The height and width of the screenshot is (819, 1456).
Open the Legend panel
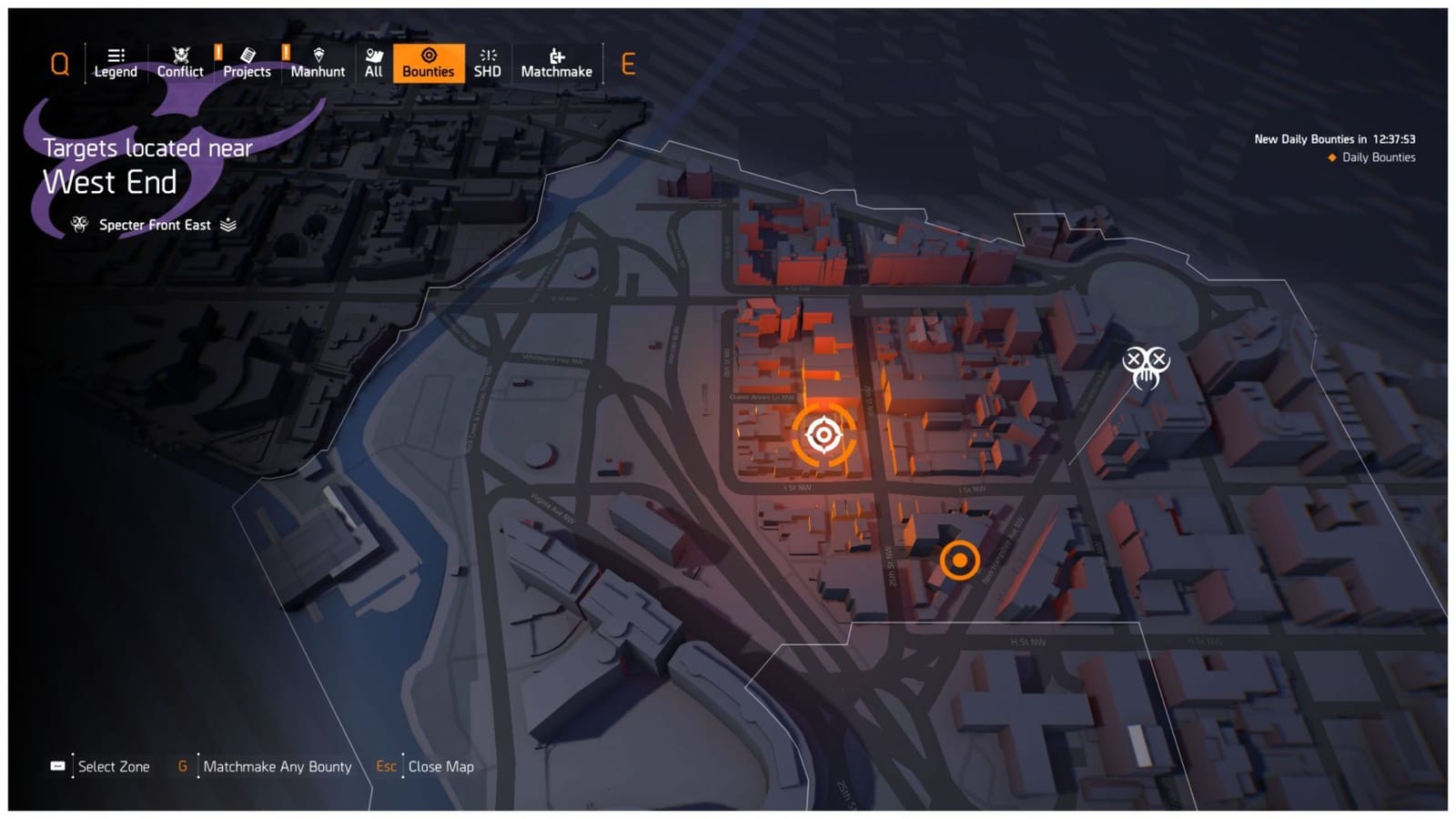click(115, 62)
